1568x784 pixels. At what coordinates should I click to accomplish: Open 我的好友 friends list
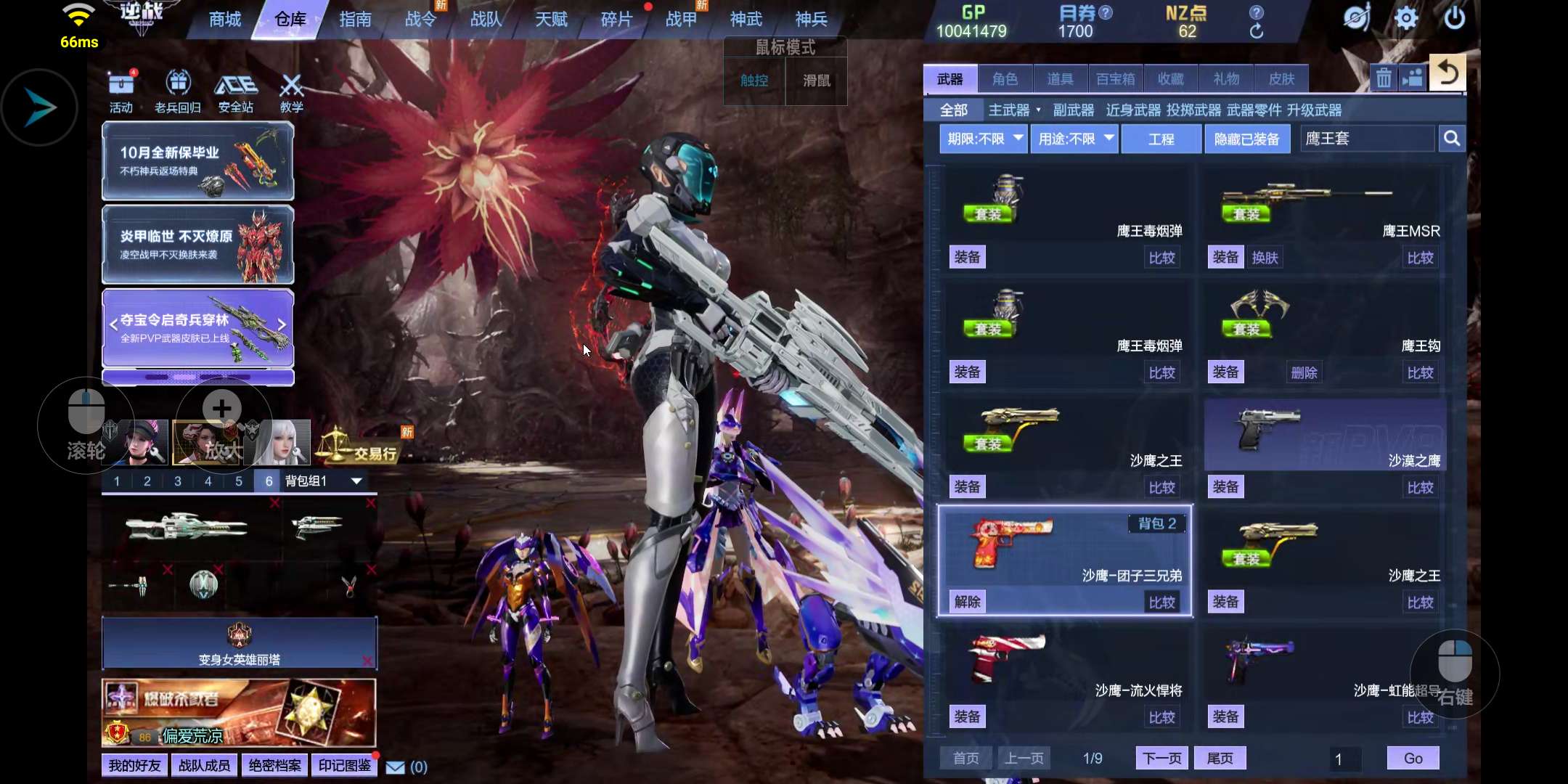[x=134, y=766]
